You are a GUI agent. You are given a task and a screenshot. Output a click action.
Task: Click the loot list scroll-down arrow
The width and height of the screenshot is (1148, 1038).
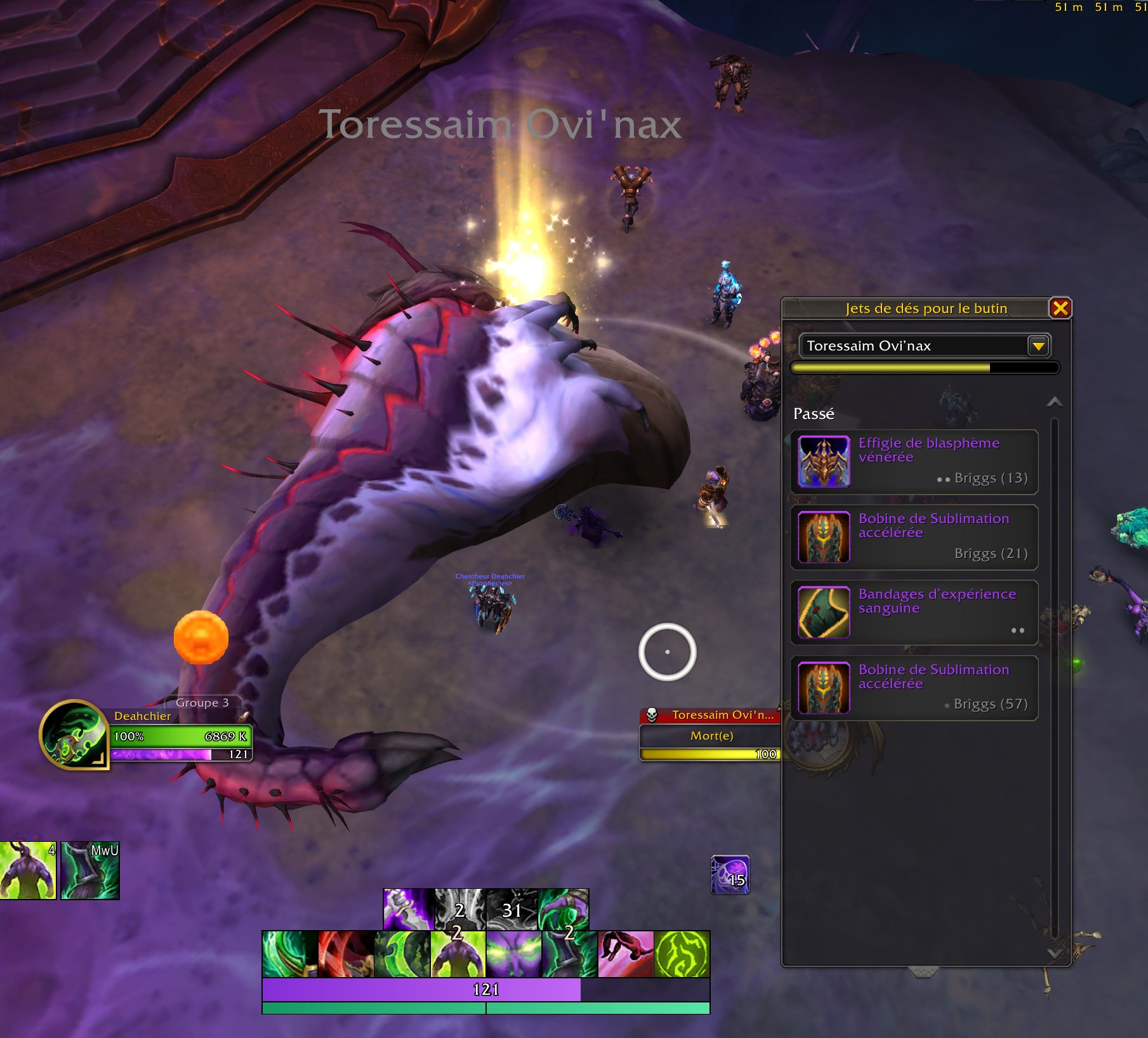[x=1054, y=953]
